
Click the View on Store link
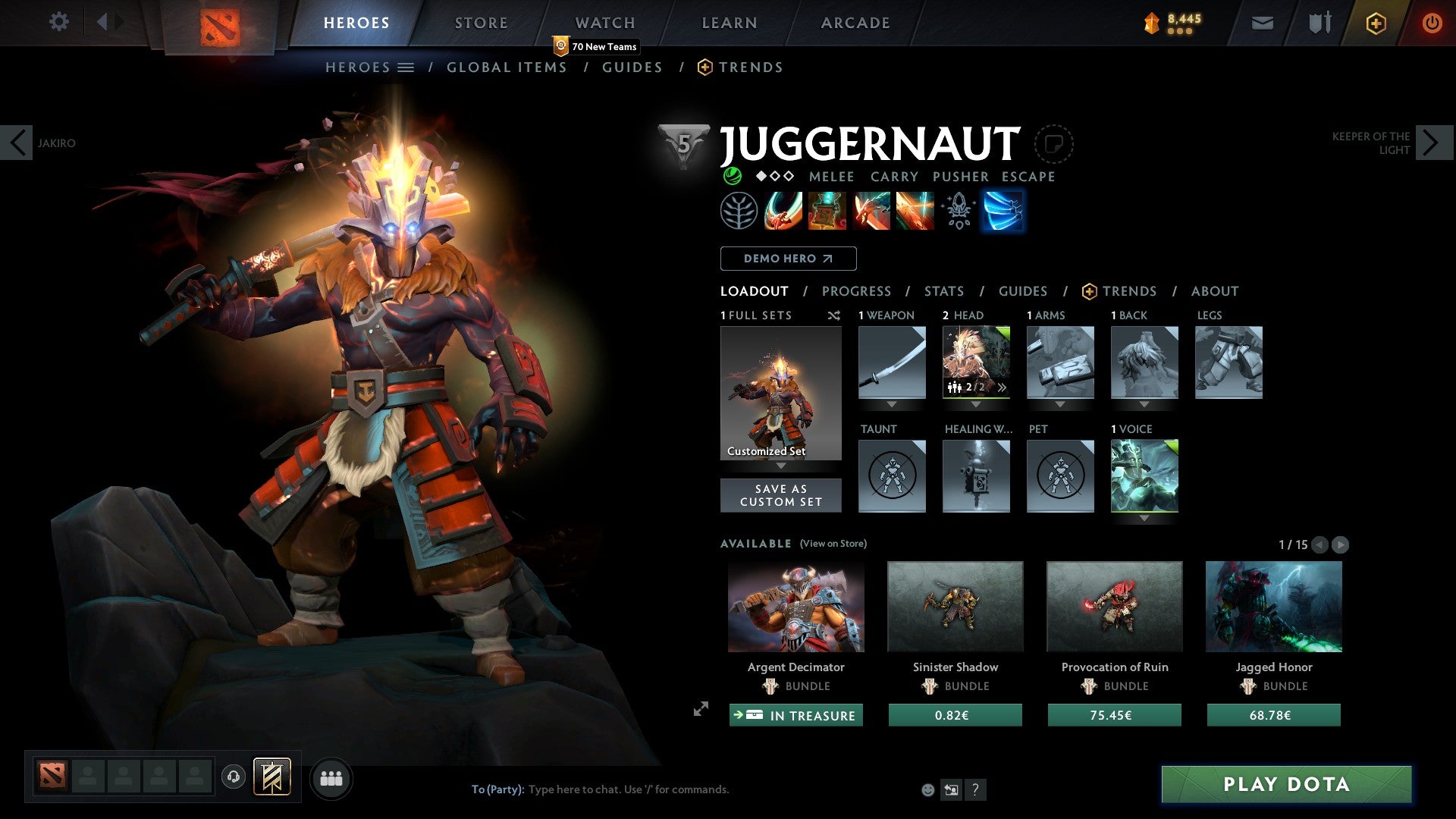tap(832, 544)
